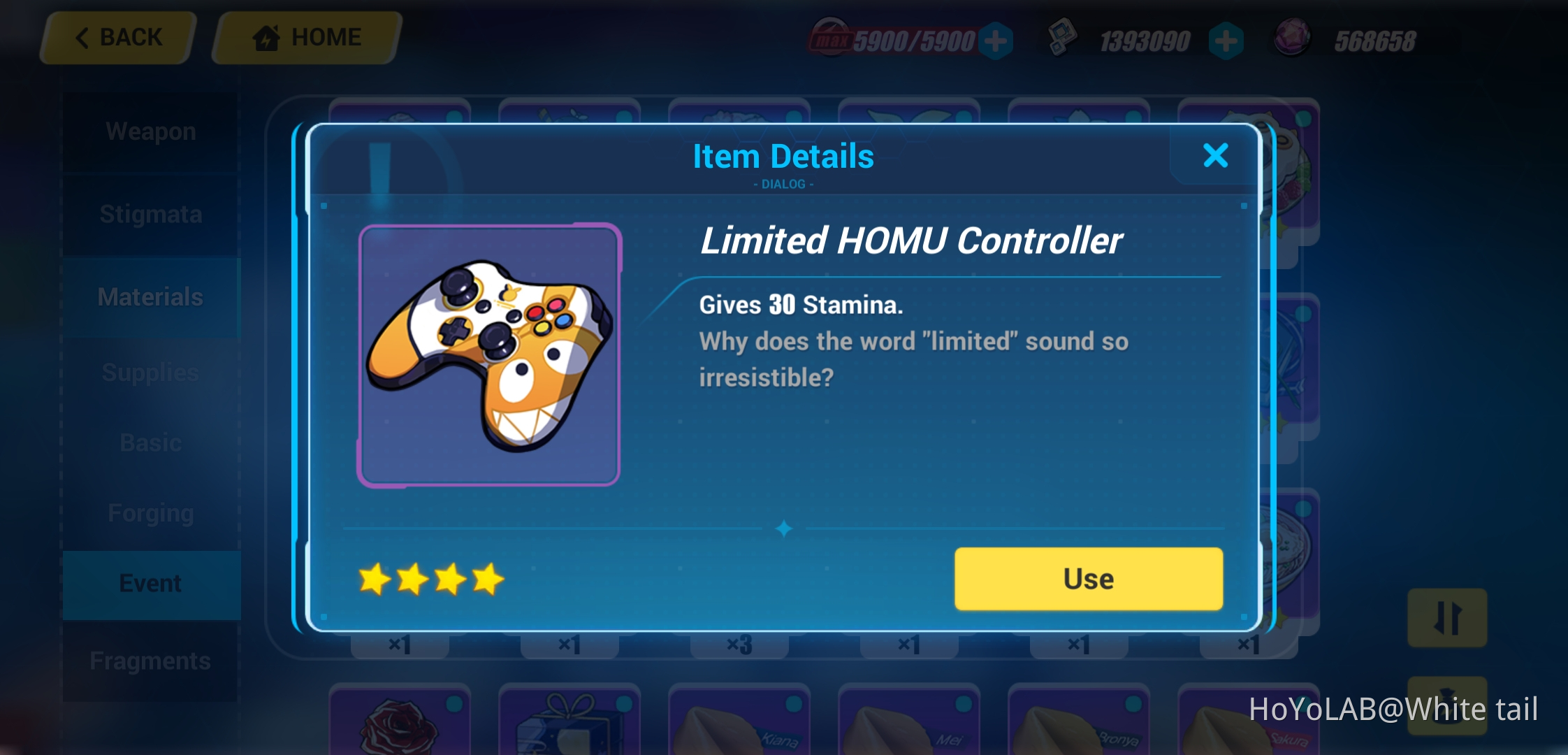
Task: Open the Forging category
Action: point(150,512)
